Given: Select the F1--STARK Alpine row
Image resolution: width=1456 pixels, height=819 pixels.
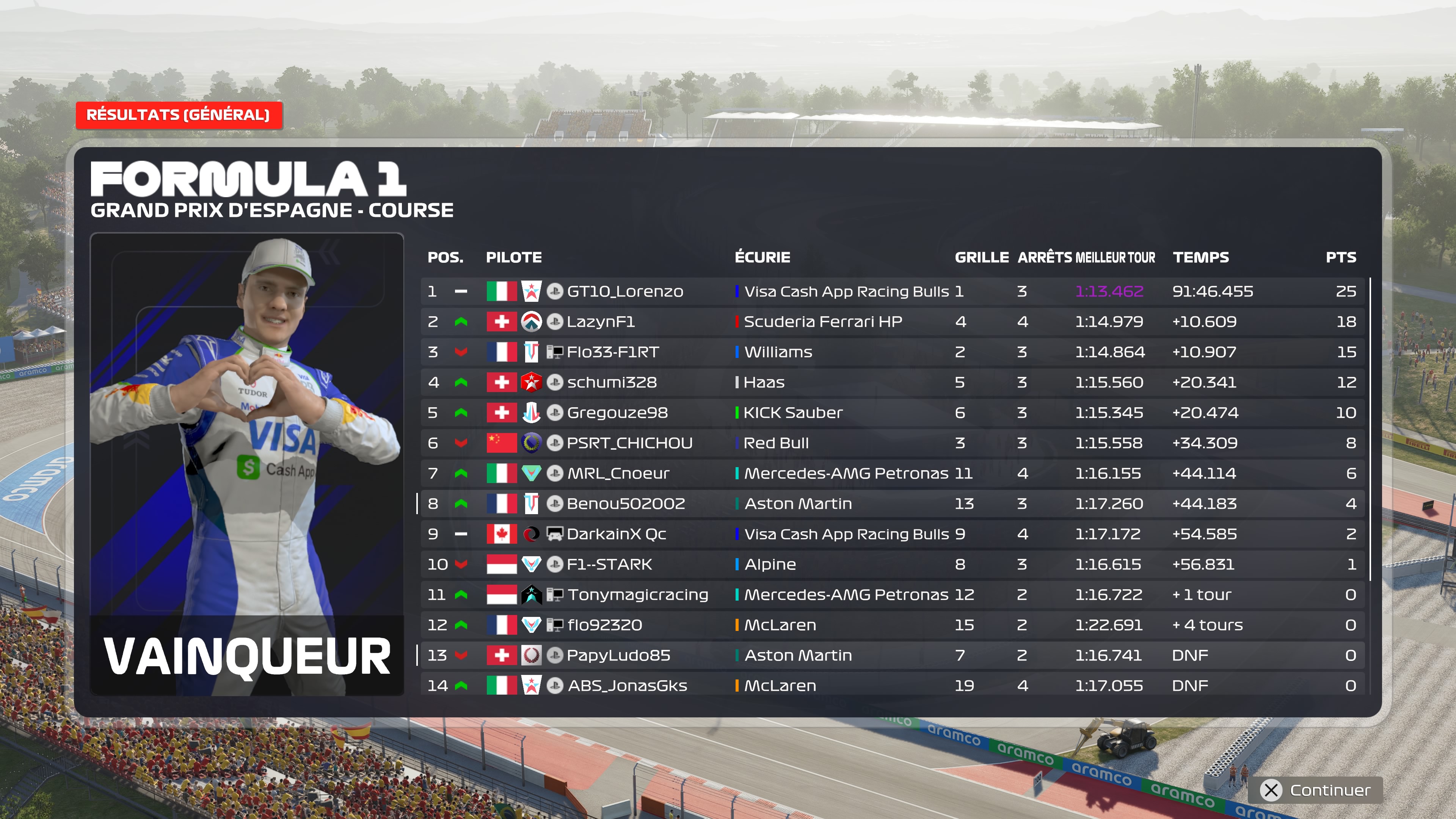Looking at the screenshot, I should click(x=892, y=565).
